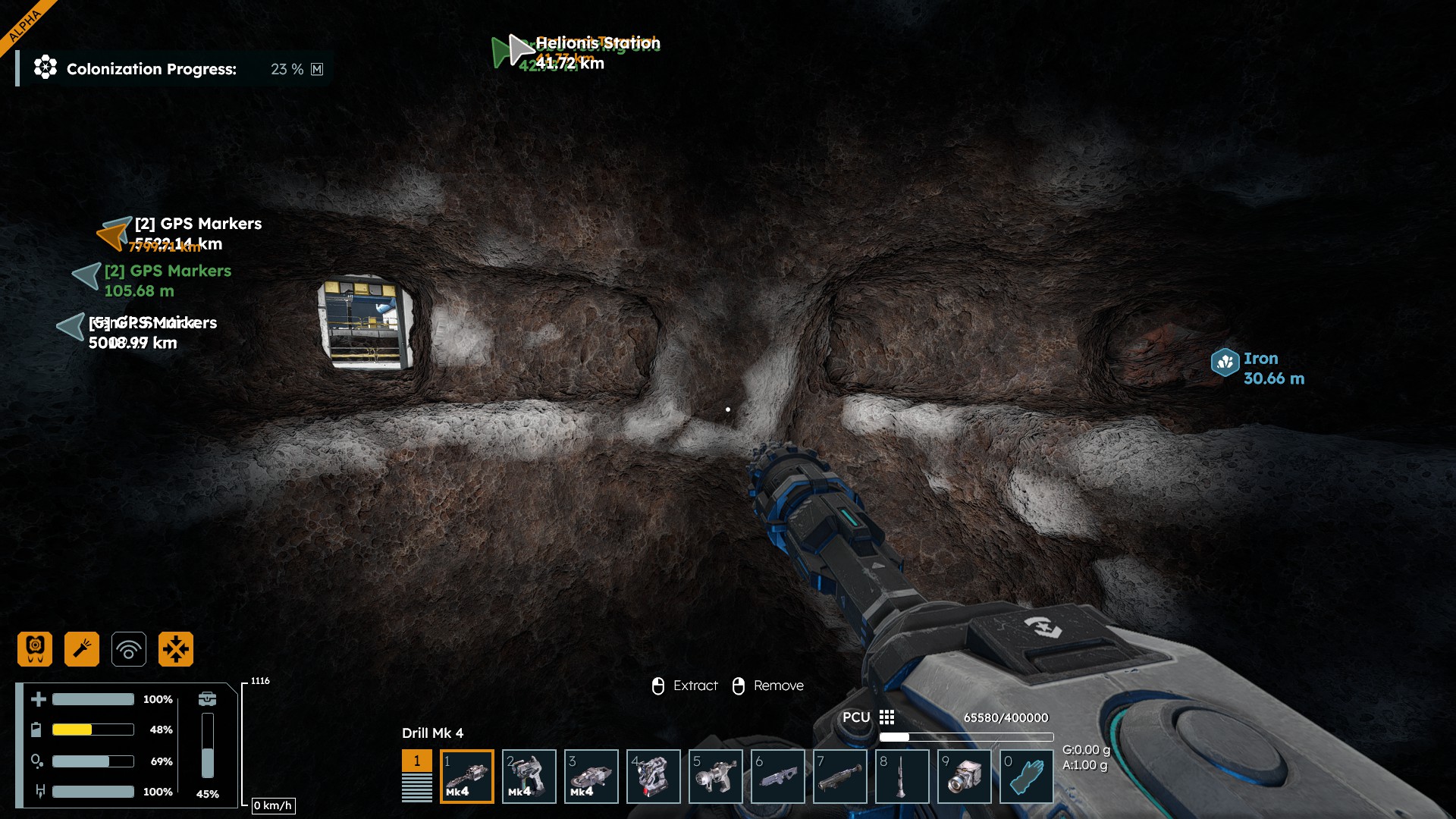
Task: Select the handheld tool in slot 4
Action: pos(654,776)
